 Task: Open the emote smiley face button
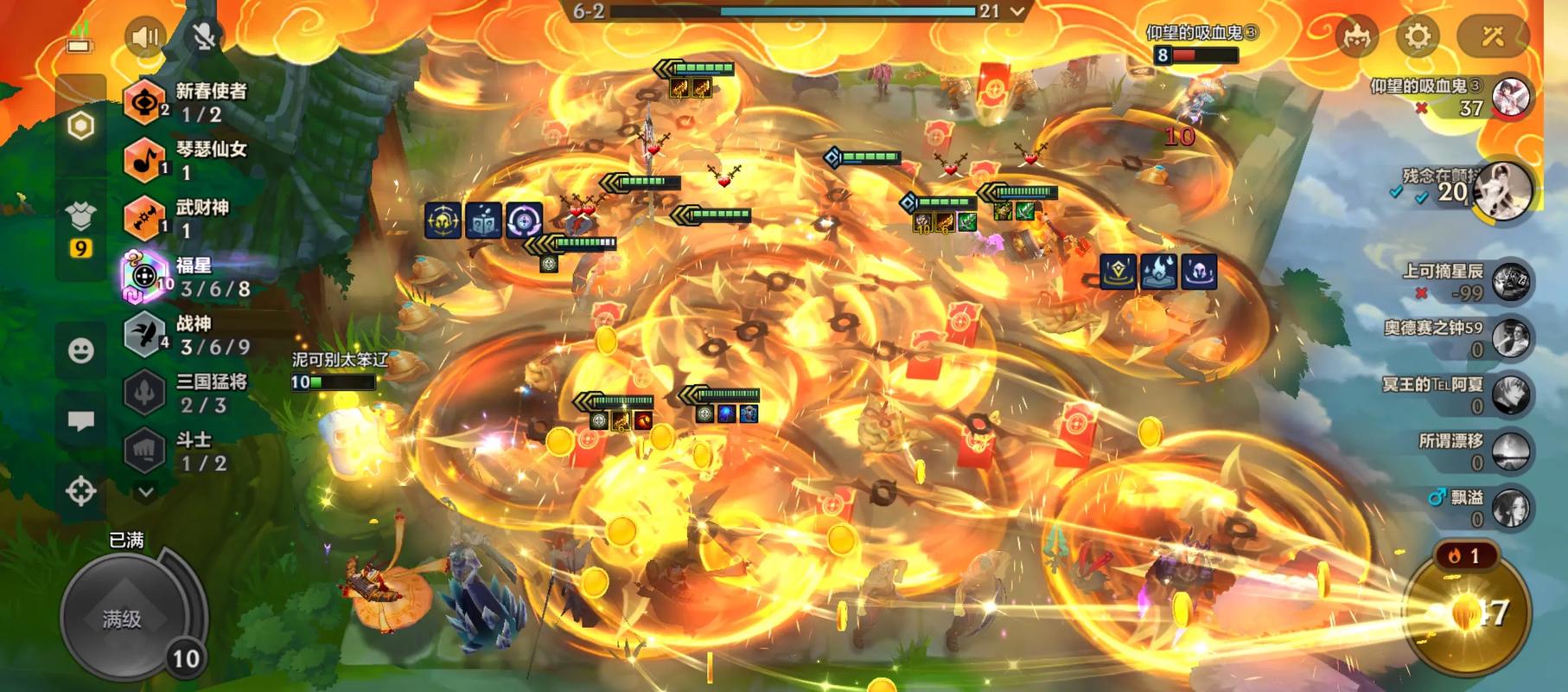[81, 350]
